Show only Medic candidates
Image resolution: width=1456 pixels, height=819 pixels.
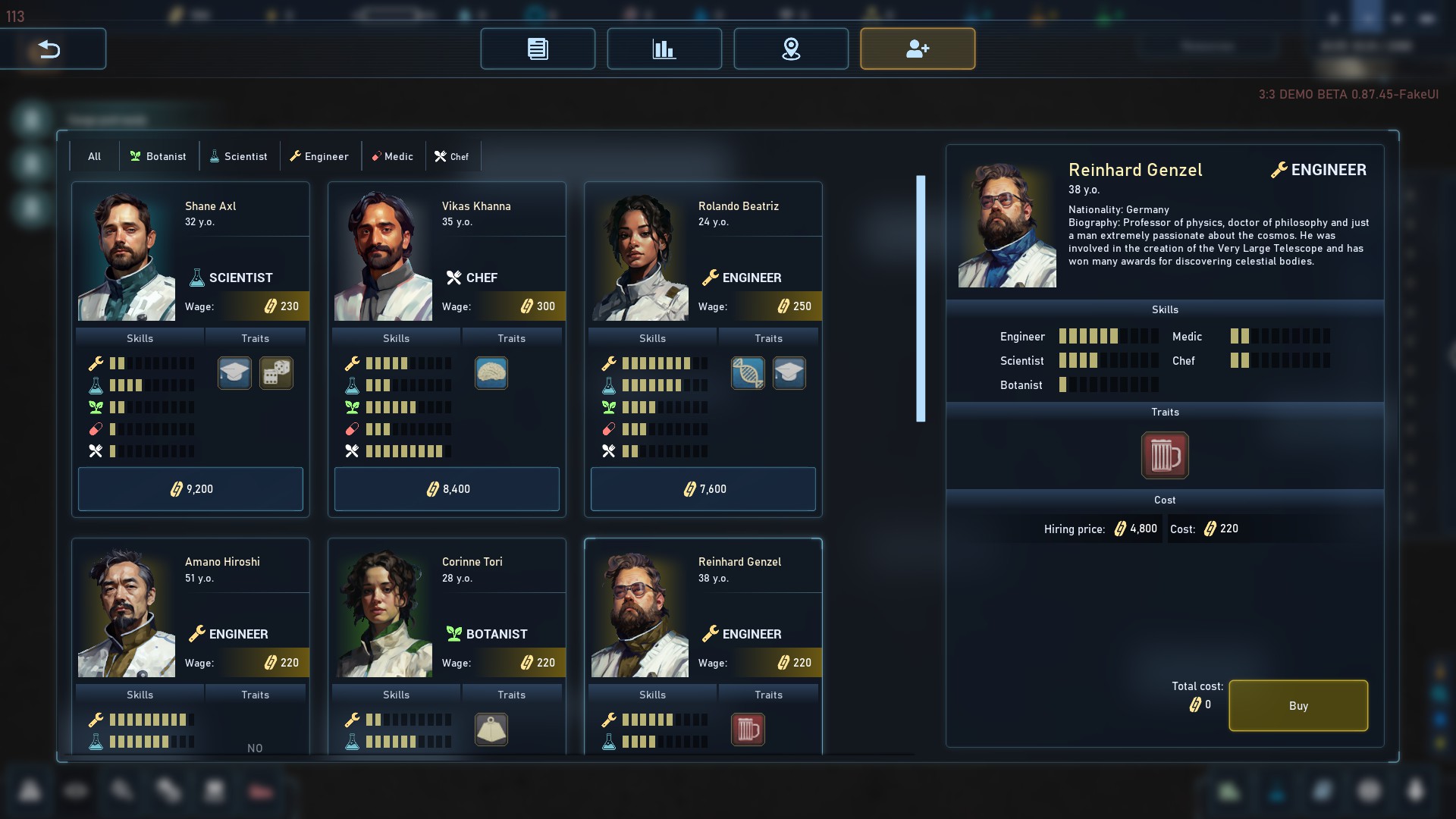(x=392, y=156)
